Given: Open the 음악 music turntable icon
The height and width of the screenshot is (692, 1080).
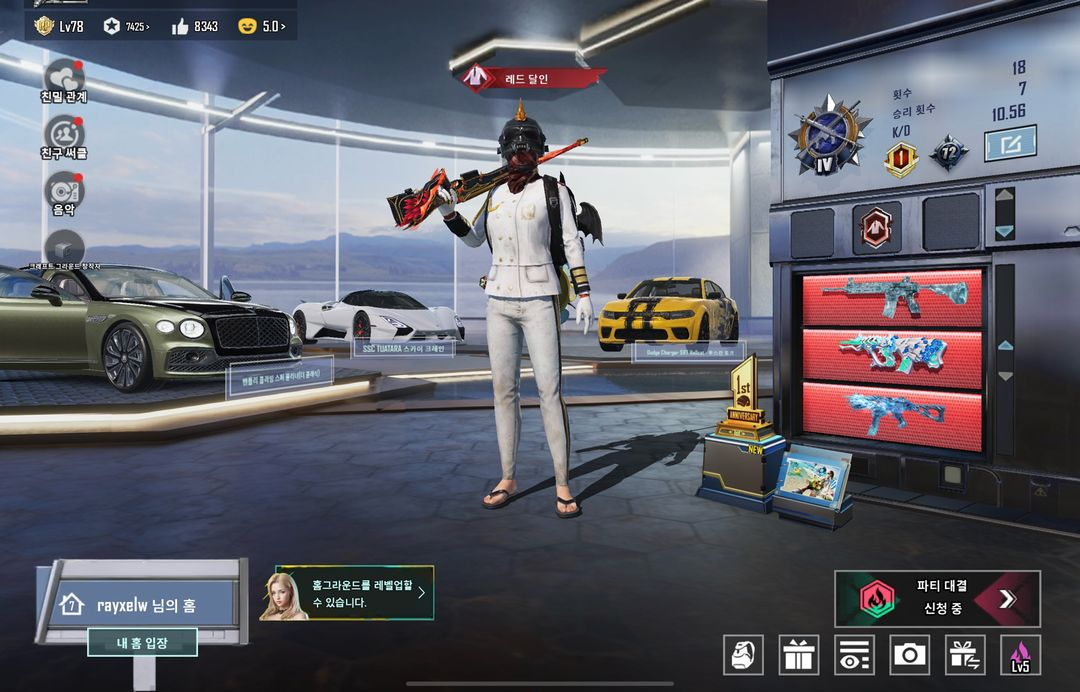Looking at the screenshot, I should pos(65,190).
